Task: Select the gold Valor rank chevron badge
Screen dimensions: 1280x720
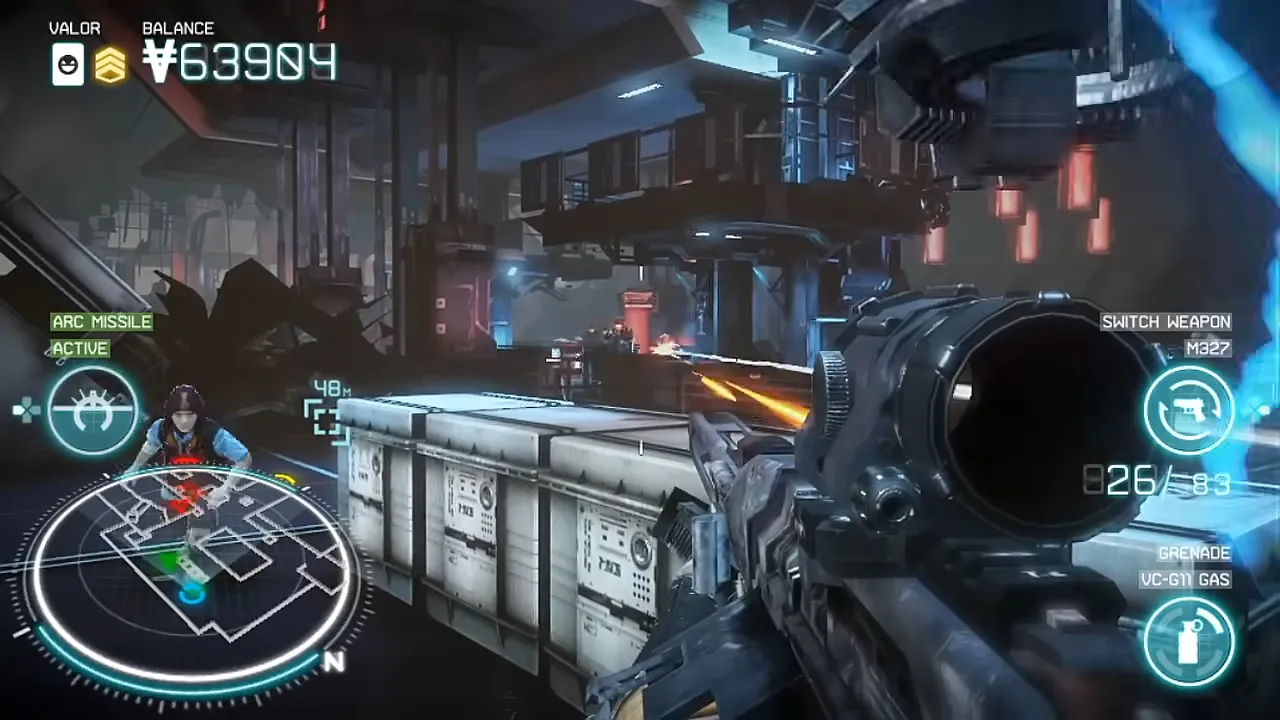Action: (111, 66)
